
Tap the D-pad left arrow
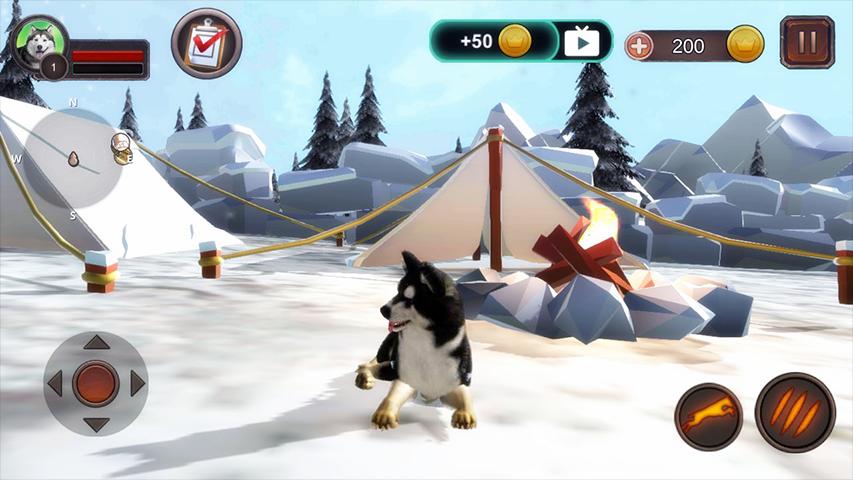pos(55,383)
